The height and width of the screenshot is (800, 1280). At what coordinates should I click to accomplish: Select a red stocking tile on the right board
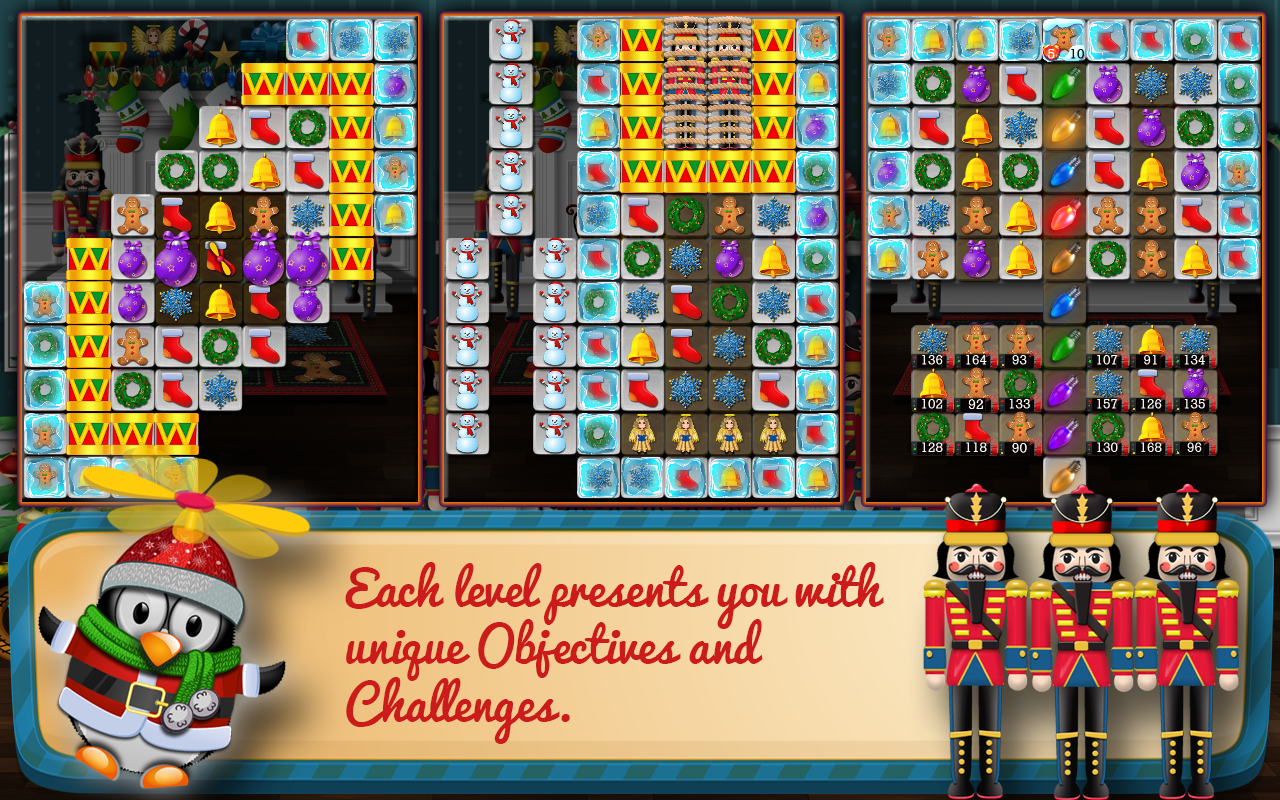[x=932, y=130]
